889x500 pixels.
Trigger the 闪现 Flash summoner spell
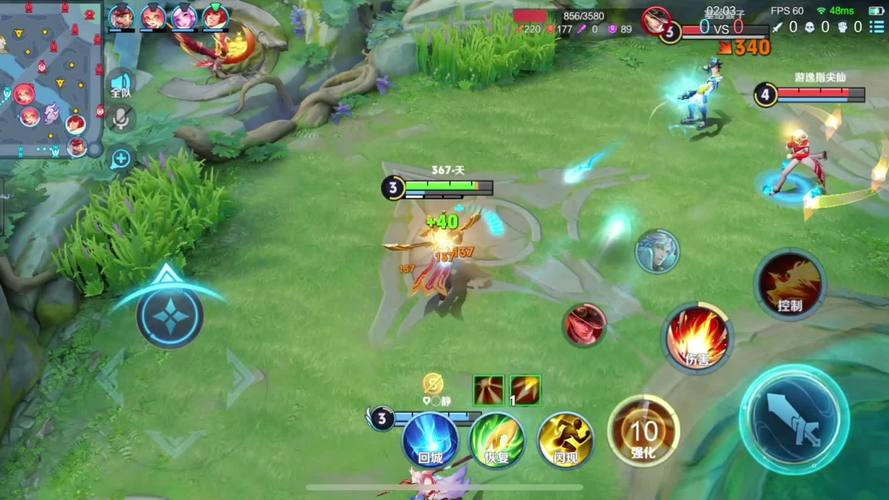[x=566, y=439]
